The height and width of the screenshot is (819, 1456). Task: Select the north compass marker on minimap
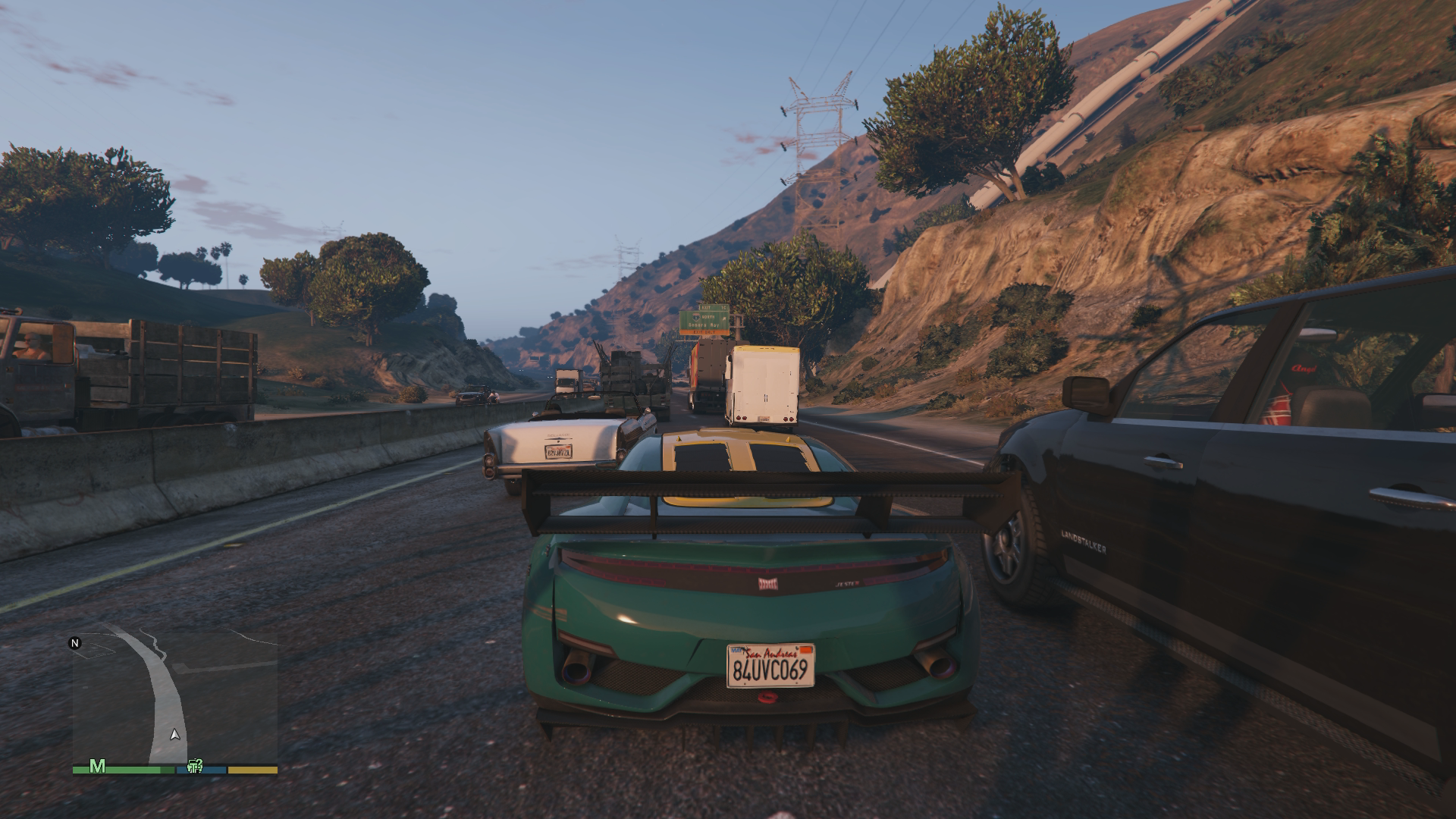click(75, 644)
